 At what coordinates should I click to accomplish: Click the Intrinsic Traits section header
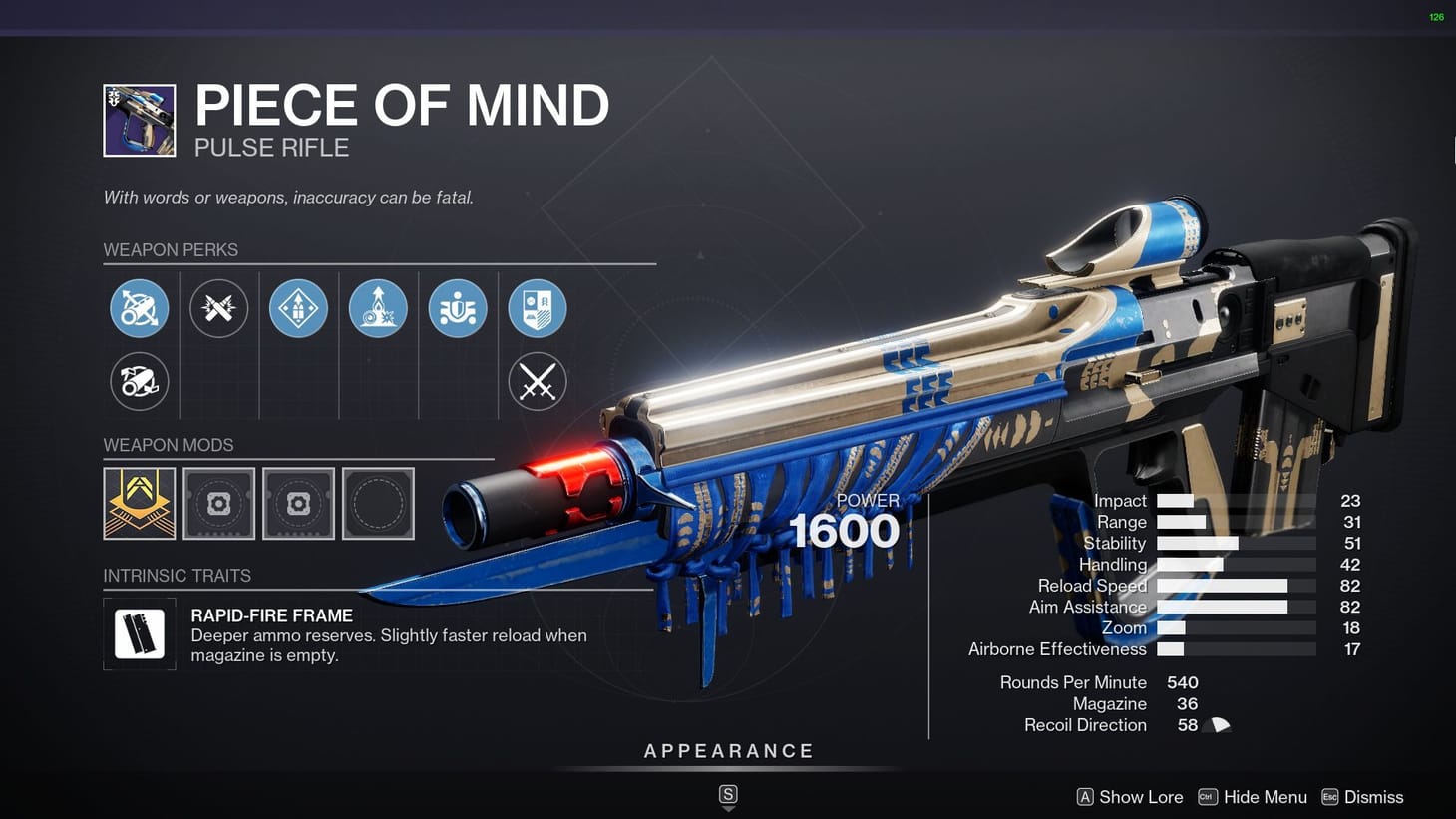[x=178, y=576]
